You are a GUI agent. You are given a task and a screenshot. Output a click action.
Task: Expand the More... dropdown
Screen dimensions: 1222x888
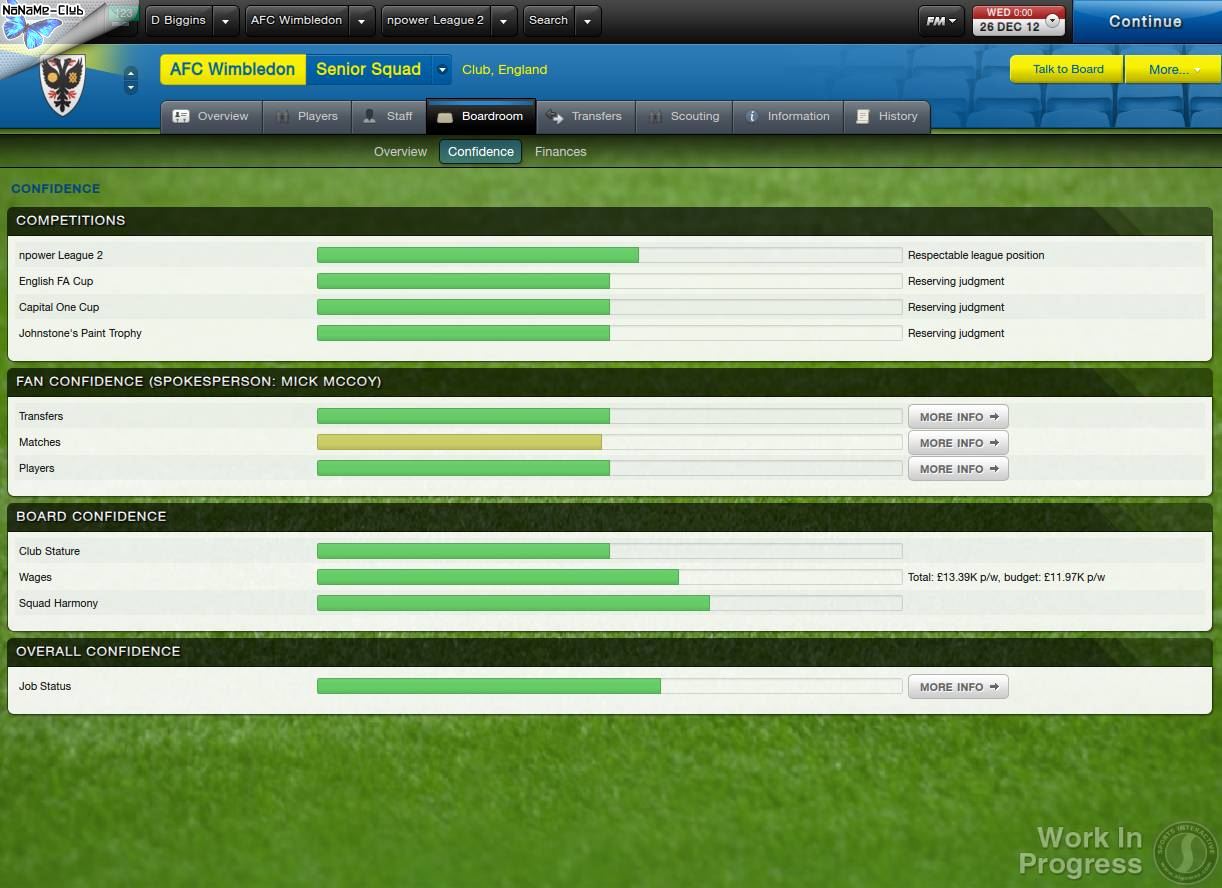tap(1173, 69)
